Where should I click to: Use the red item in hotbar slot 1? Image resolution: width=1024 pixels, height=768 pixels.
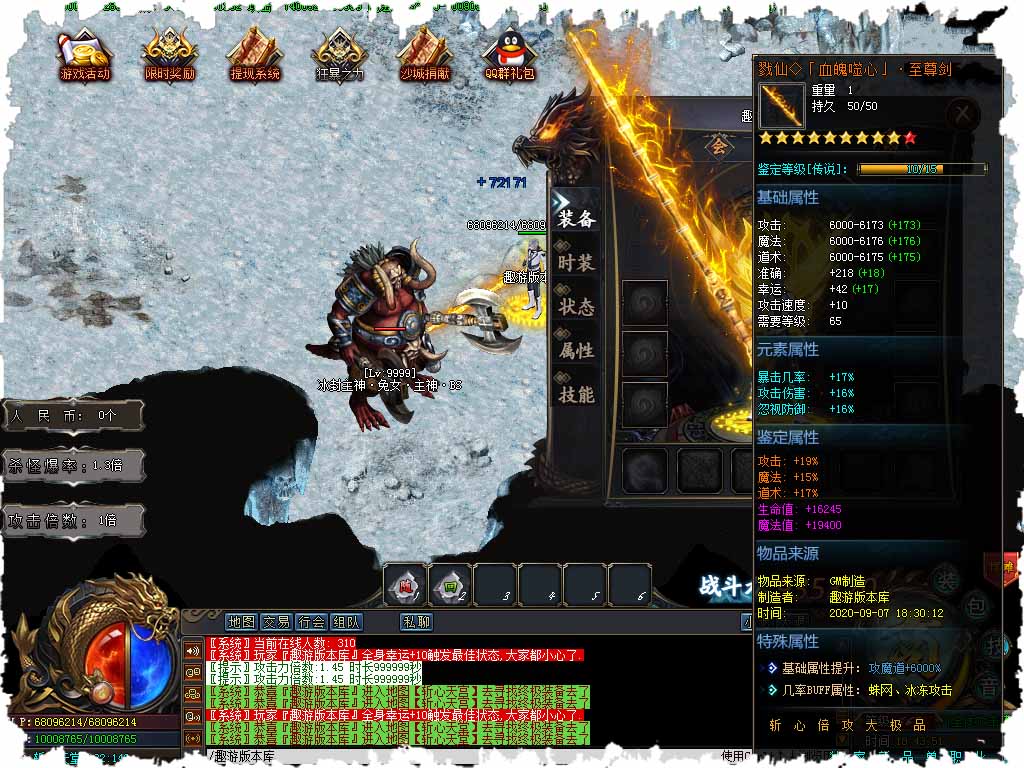(x=405, y=585)
